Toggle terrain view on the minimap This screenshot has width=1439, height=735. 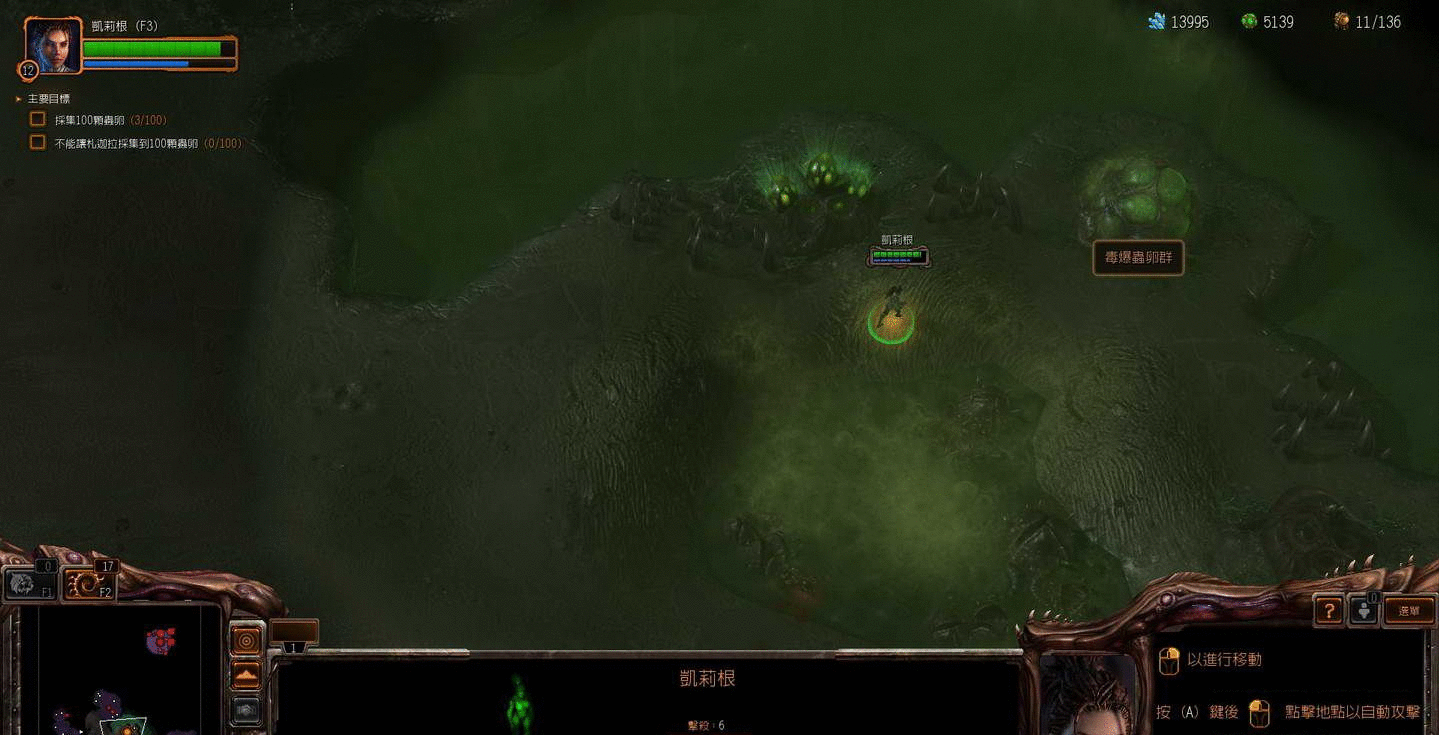245,675
